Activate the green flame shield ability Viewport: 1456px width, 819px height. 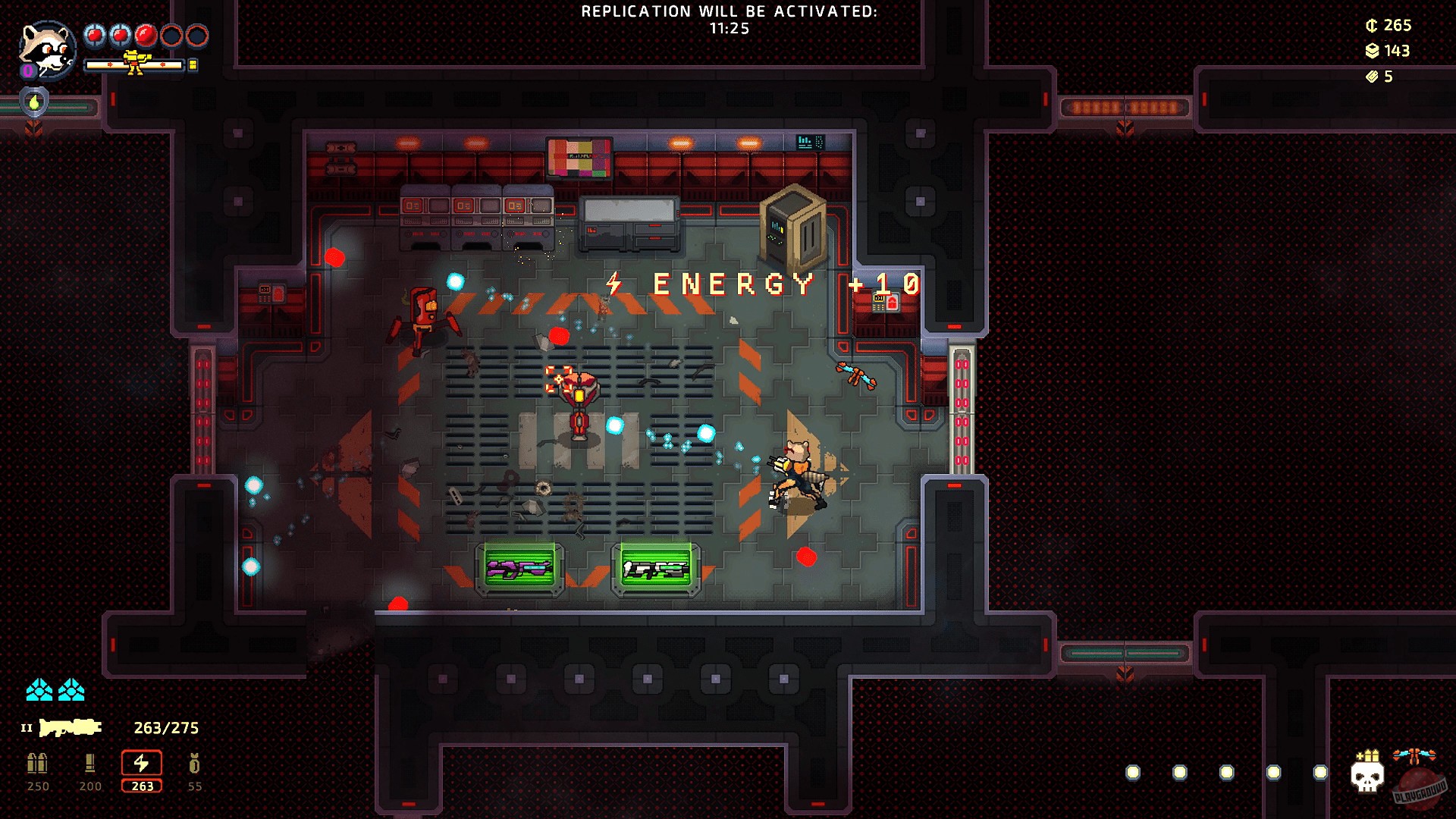click(x=34, y=102)
